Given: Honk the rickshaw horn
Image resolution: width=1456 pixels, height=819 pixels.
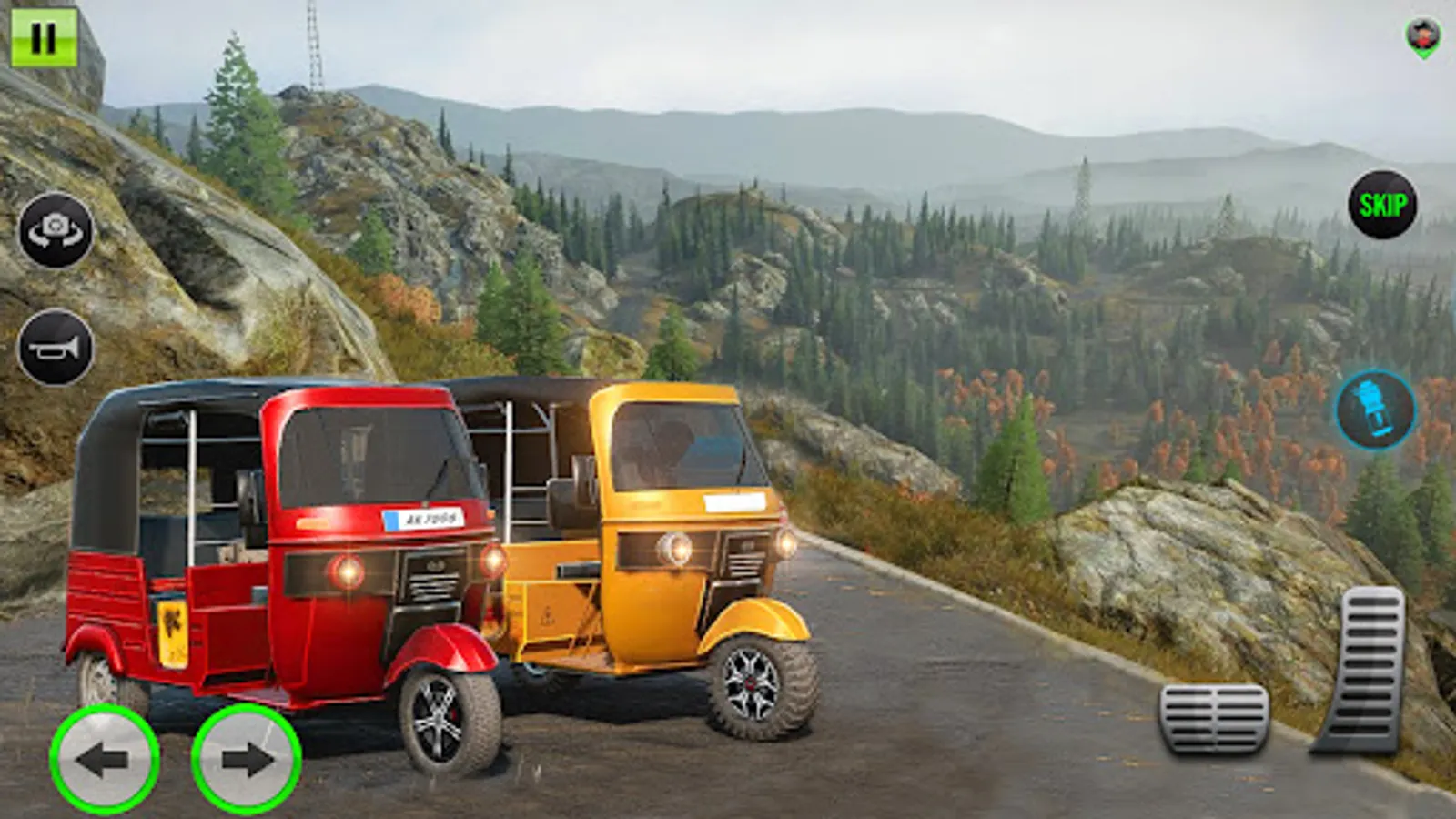Looking at the screenshot, I should coord(56,348).
